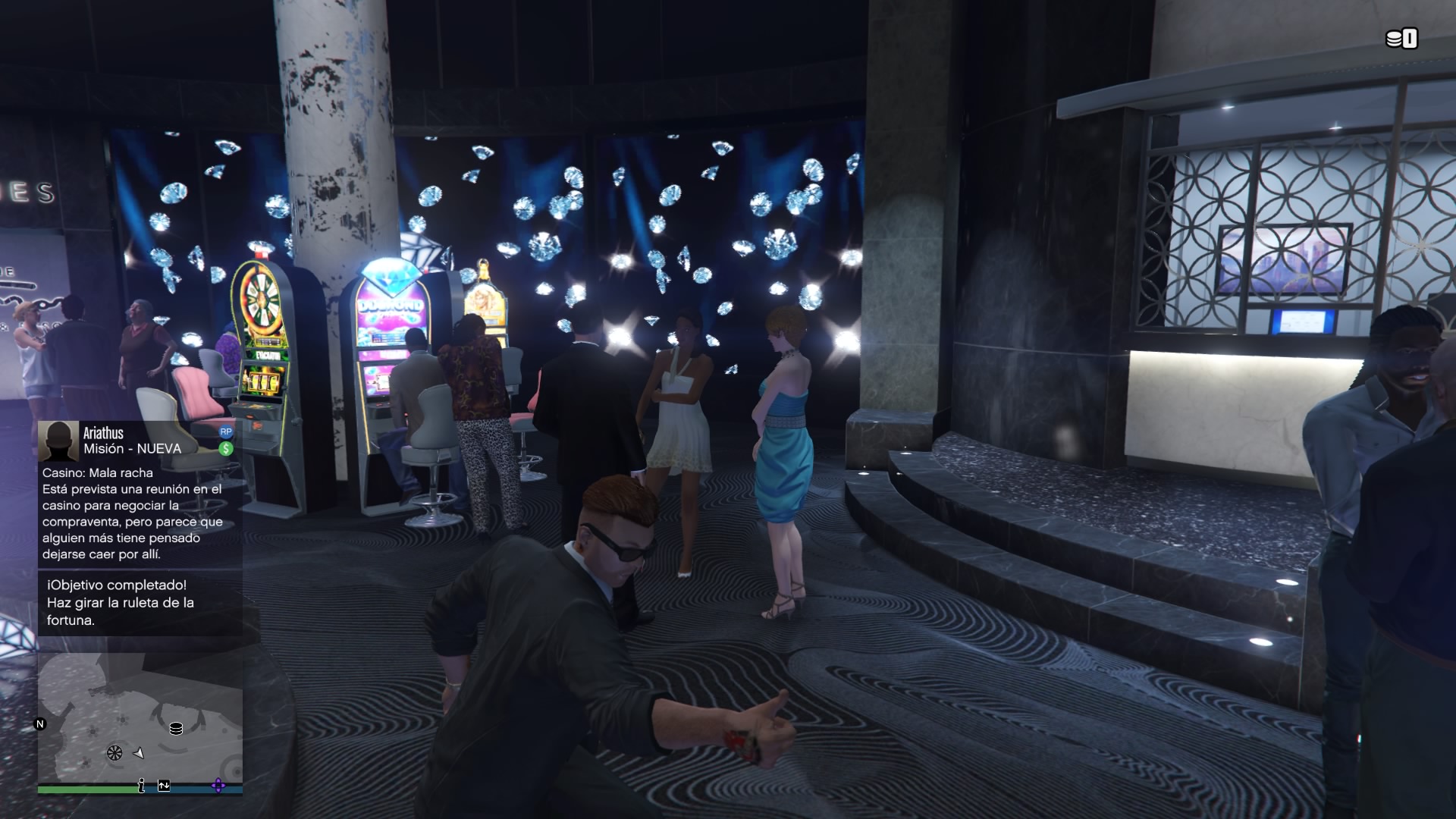Click the ¡Objetivo completado! objective notice
Viewport: 1456px width, 819px height.
point(140,603)
